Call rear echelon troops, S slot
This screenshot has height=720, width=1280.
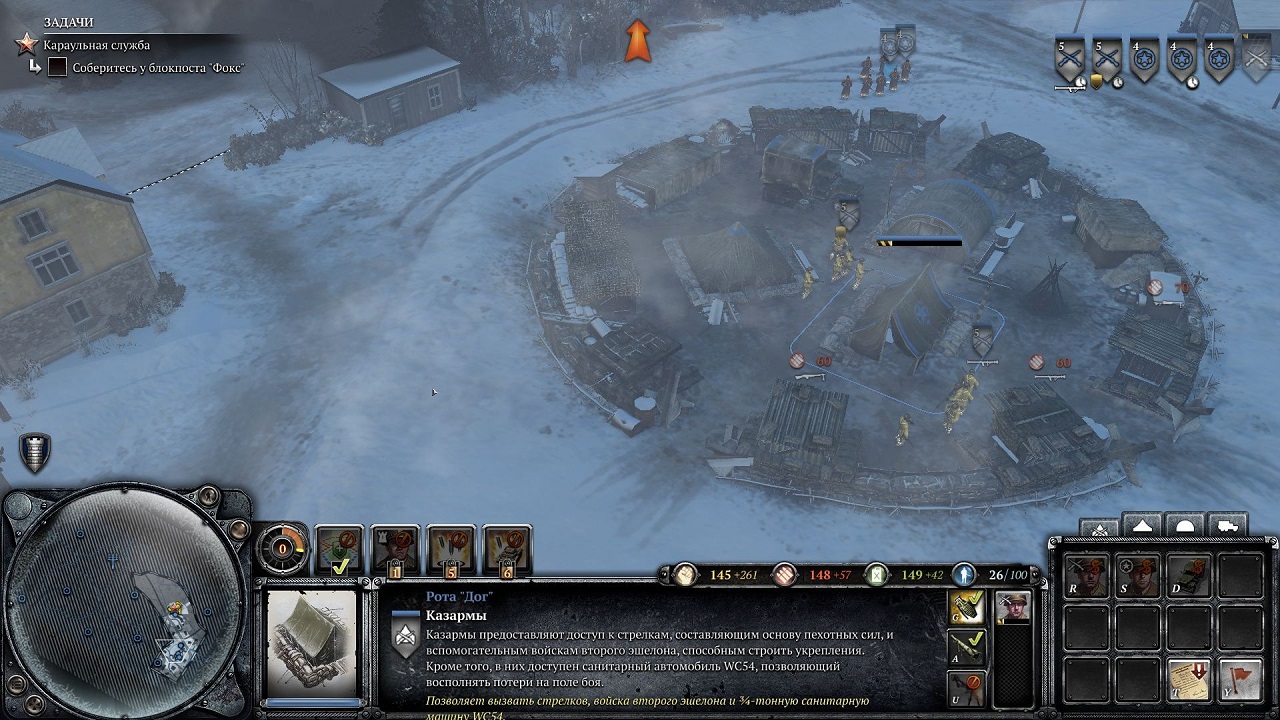[1138, 576]
